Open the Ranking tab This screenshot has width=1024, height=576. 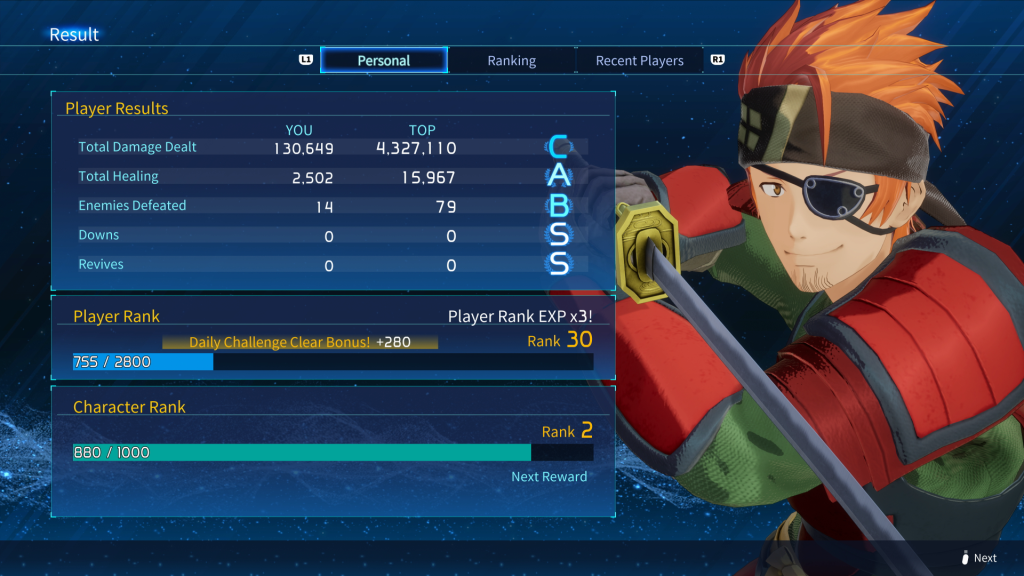click(511, 61)
